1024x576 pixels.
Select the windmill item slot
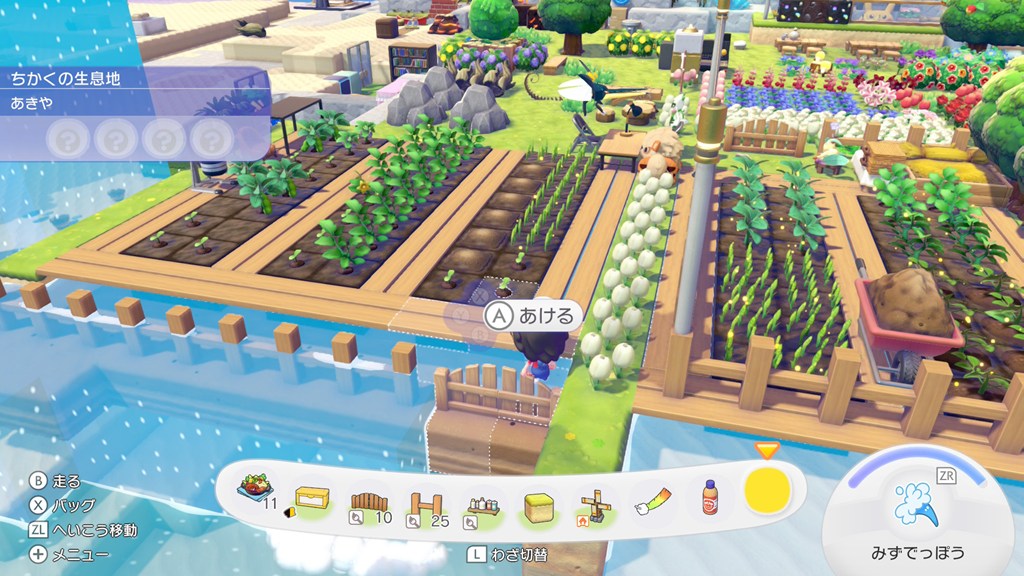pyautogui.click(x=596, y=498)
